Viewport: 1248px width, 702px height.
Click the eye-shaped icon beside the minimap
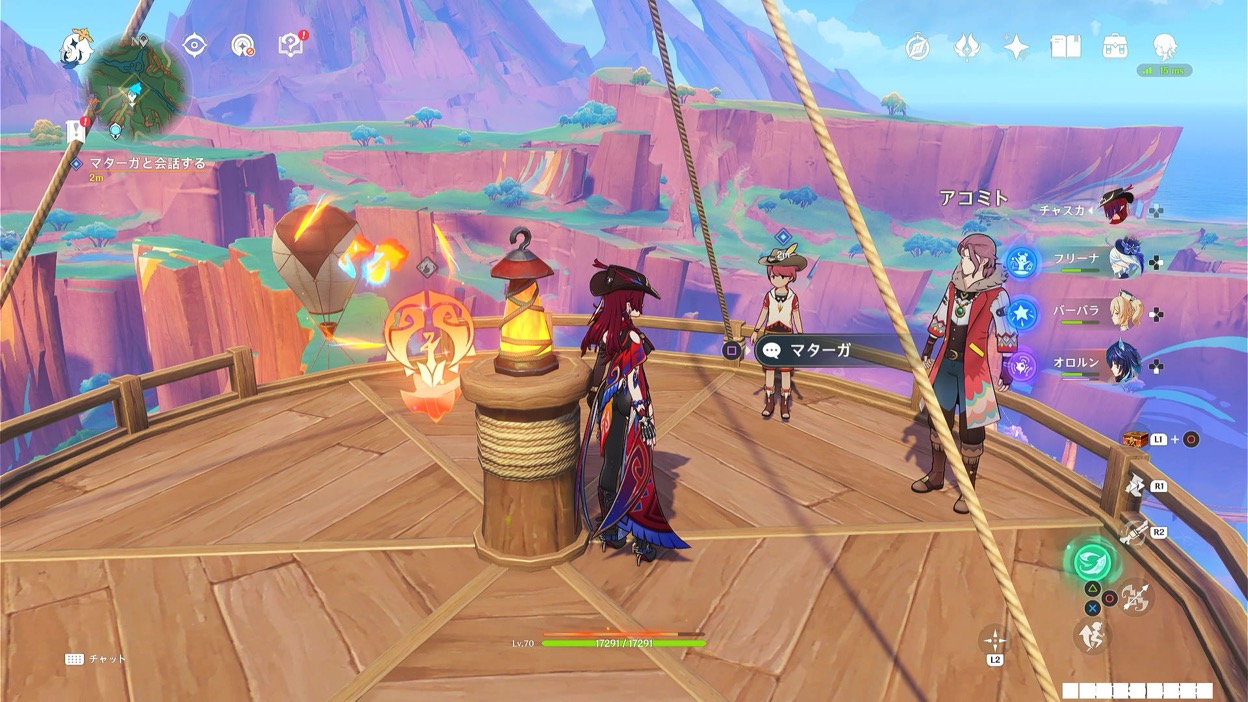(194, 45)
